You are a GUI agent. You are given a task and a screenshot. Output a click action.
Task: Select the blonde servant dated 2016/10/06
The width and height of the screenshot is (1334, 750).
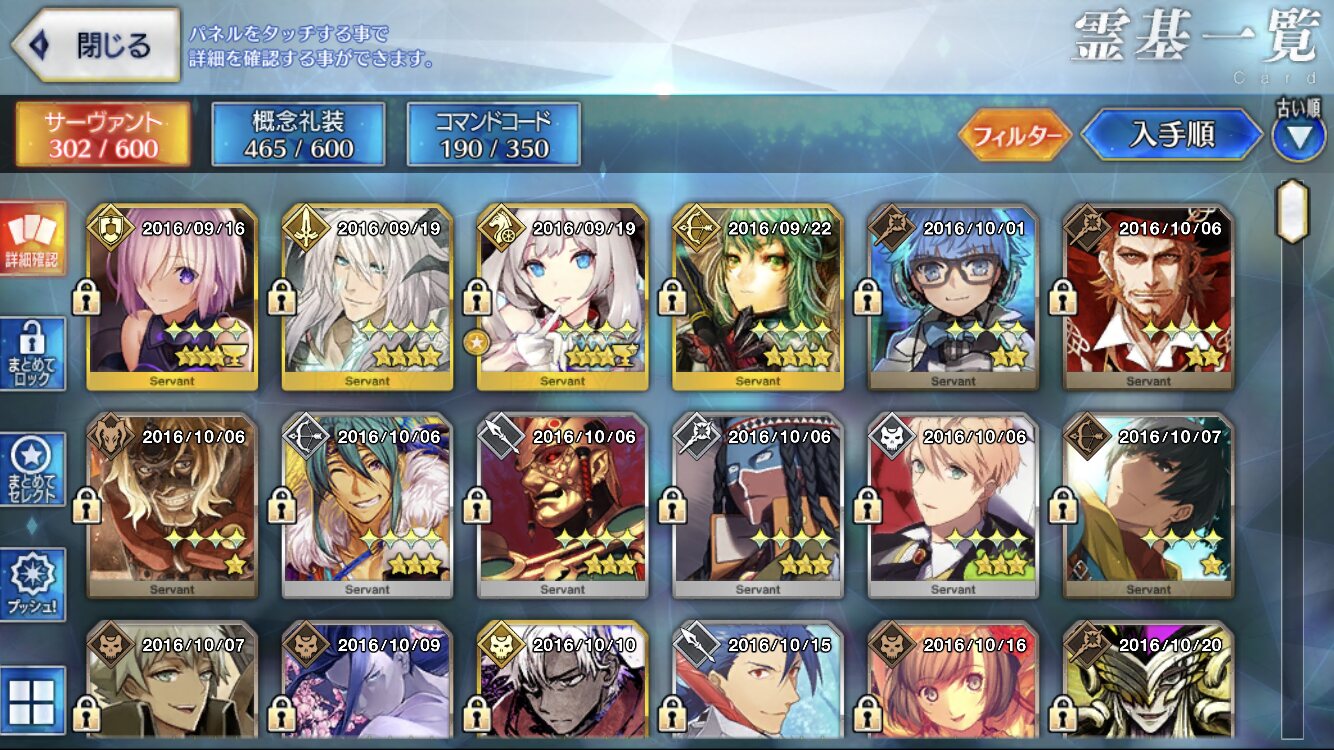tap(953, 506)
